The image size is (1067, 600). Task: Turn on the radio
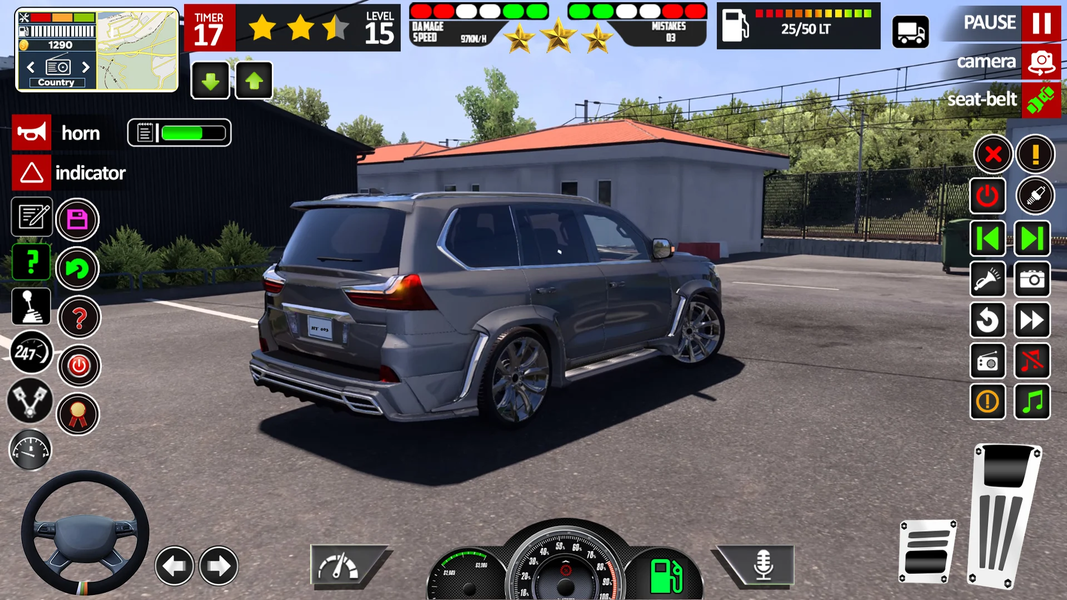click(988, 361)
